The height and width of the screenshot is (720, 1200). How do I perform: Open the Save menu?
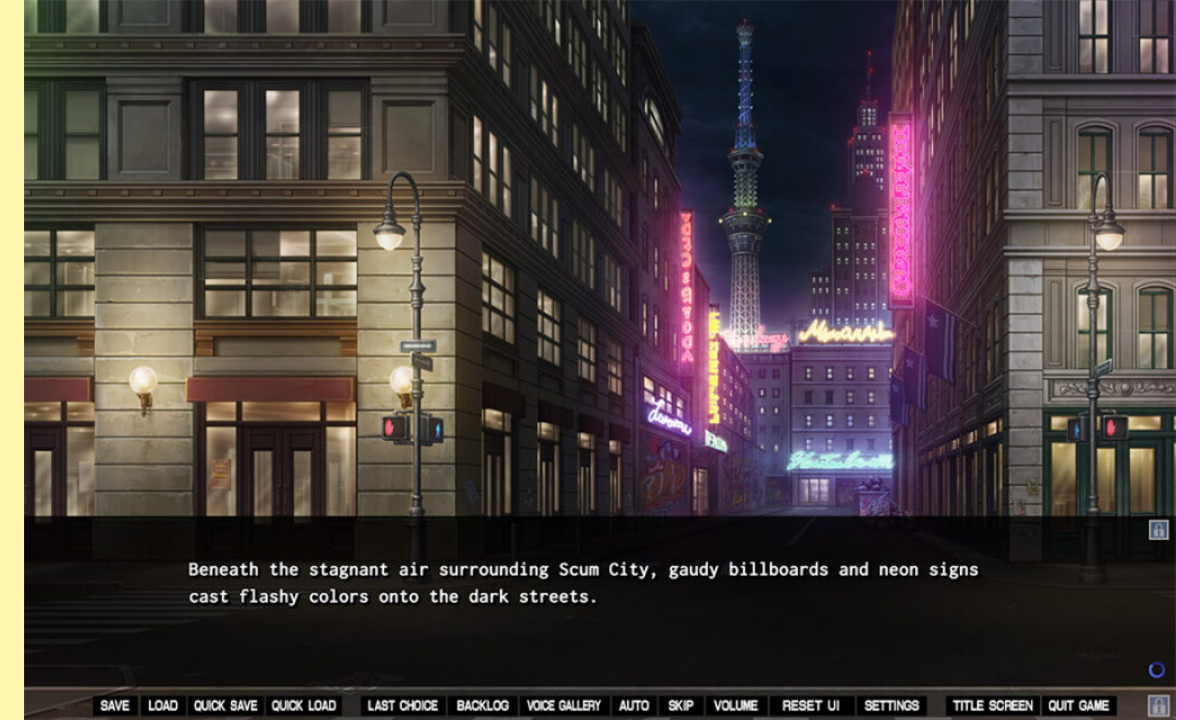click(x=115, y=706)
